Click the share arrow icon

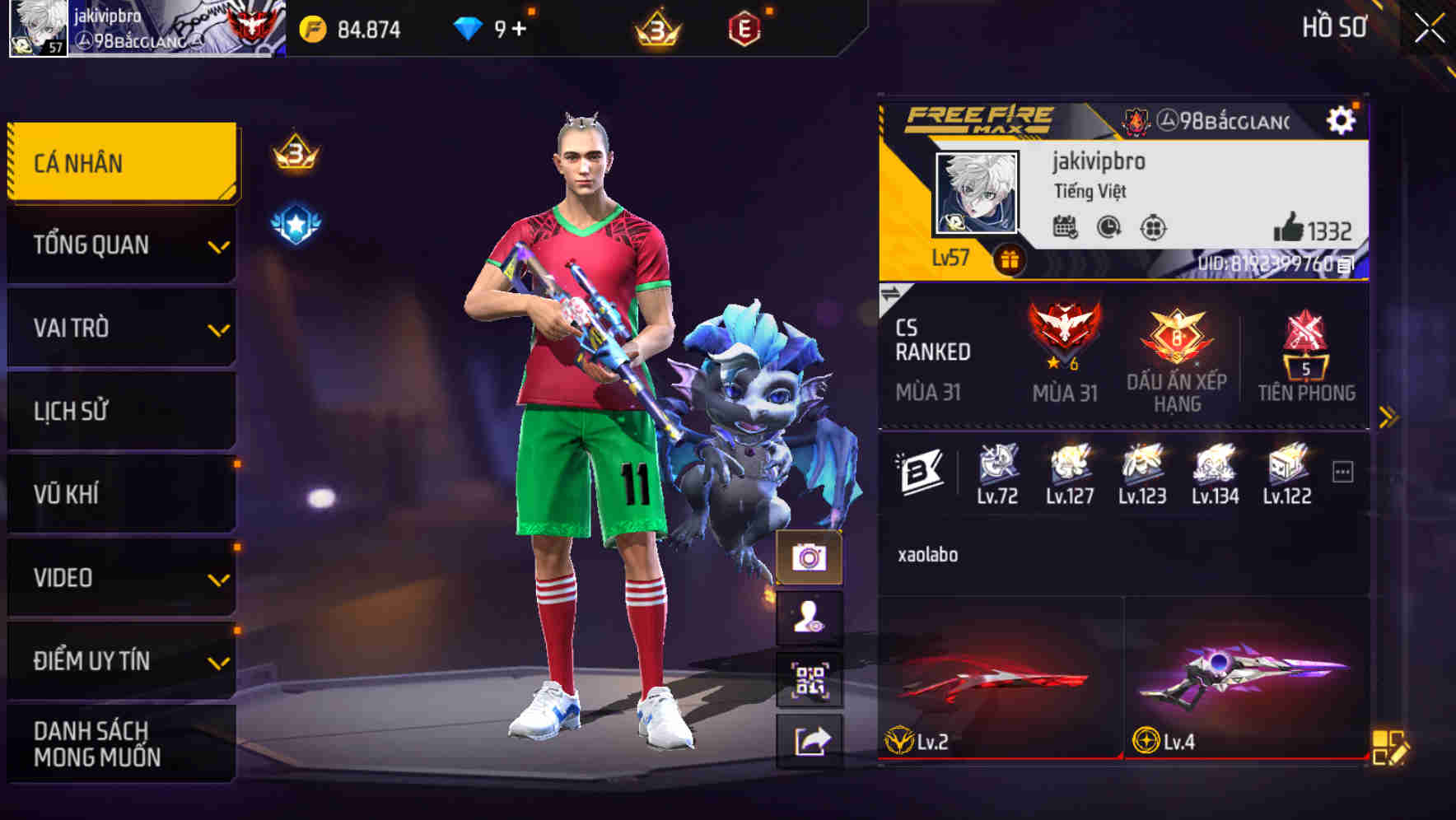[811, 741]
